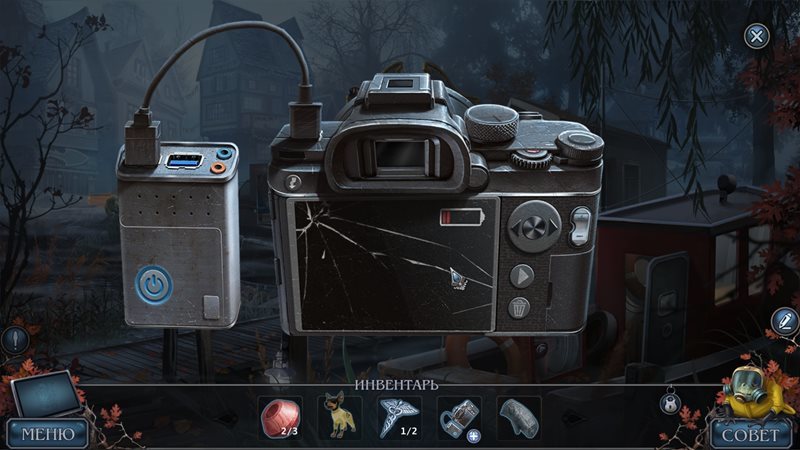
Task: Open the tablet device in the corner
Action: click(x=45, y=394)
